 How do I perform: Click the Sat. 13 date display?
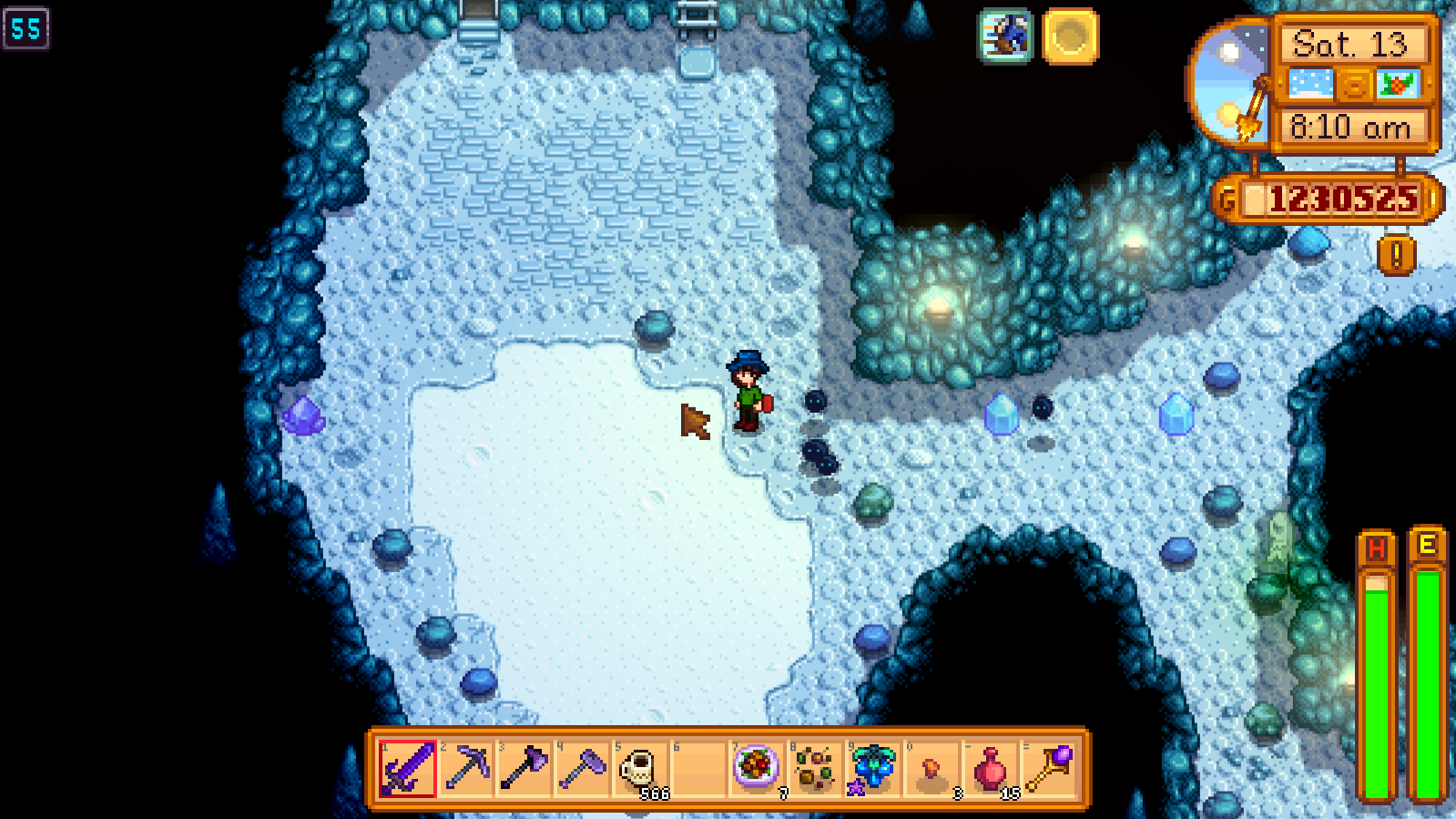[1350, 44]
